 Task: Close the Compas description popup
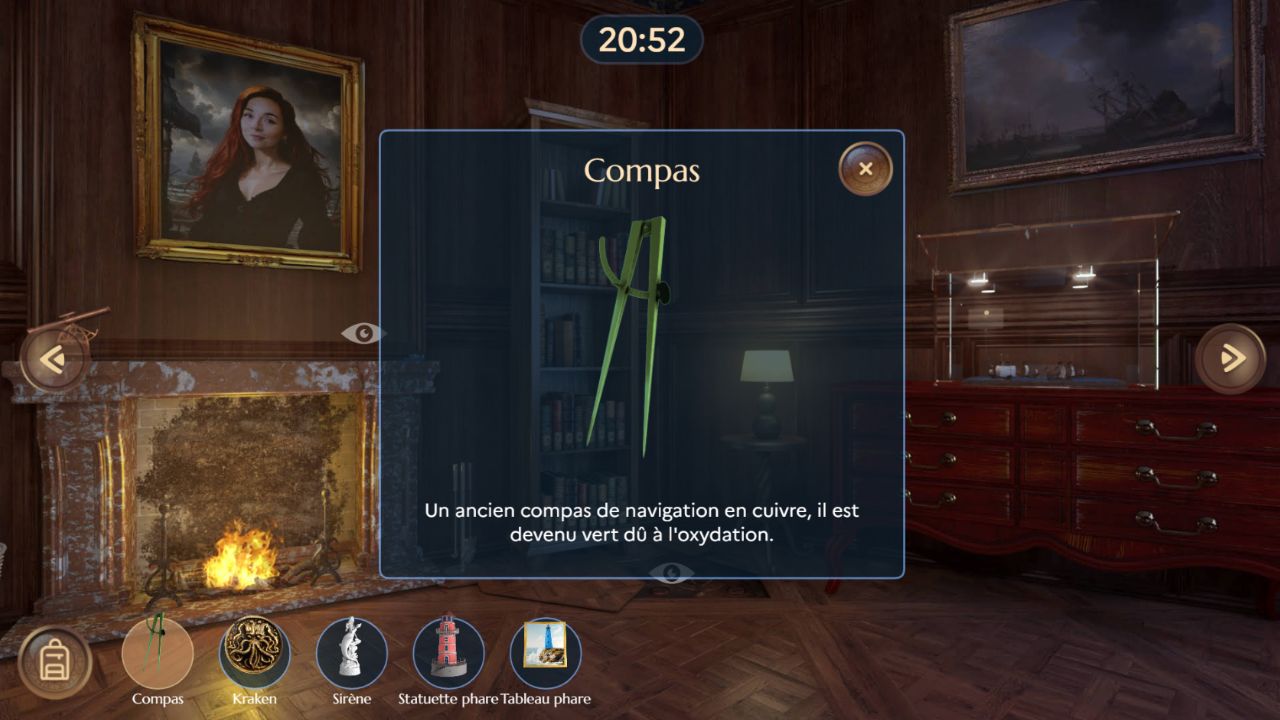[865, 169]
